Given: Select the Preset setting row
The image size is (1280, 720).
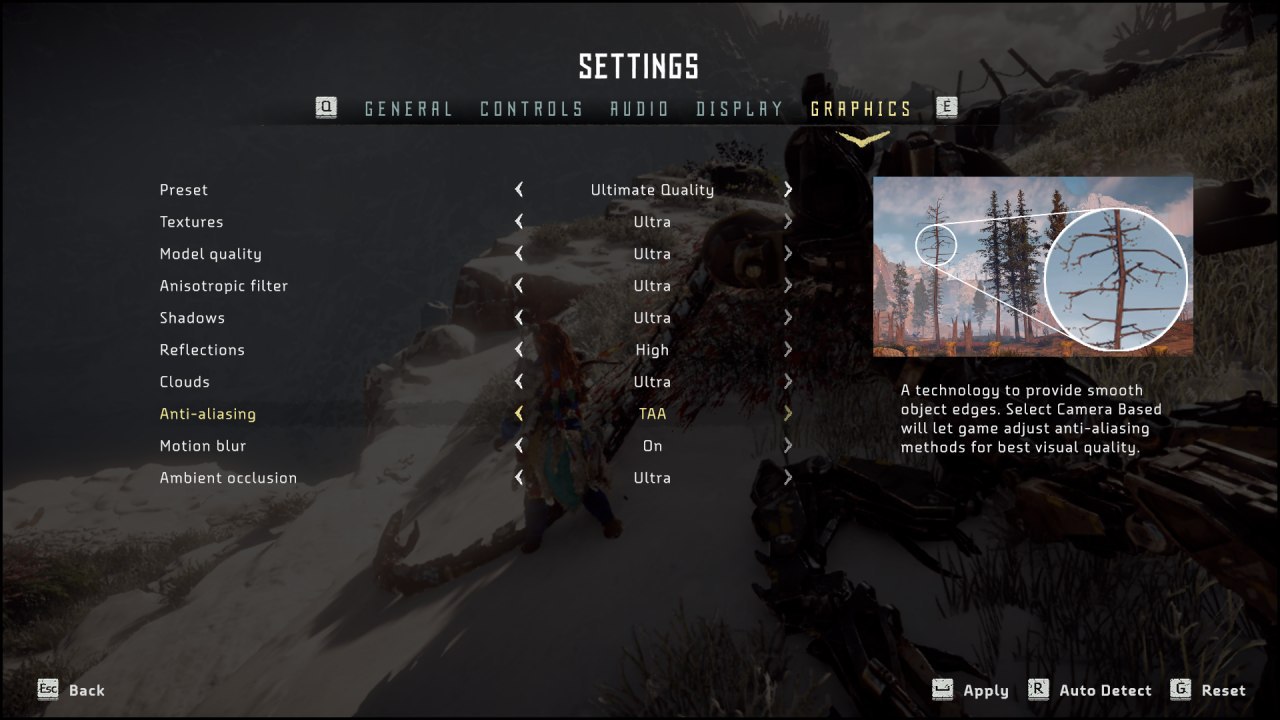Looking at the screenshot, I should (184, 190).
